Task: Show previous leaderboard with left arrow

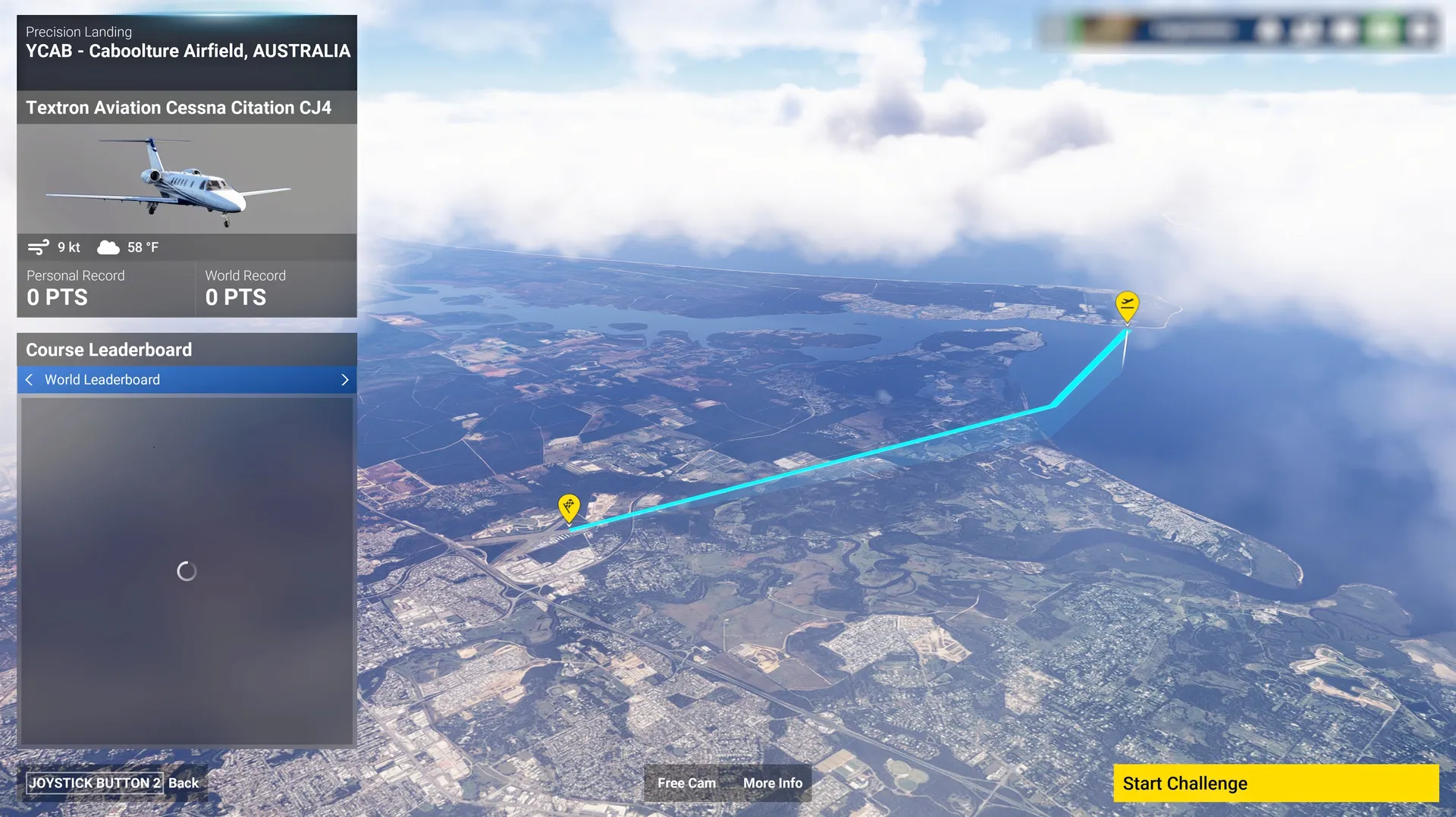Action: 29,379
